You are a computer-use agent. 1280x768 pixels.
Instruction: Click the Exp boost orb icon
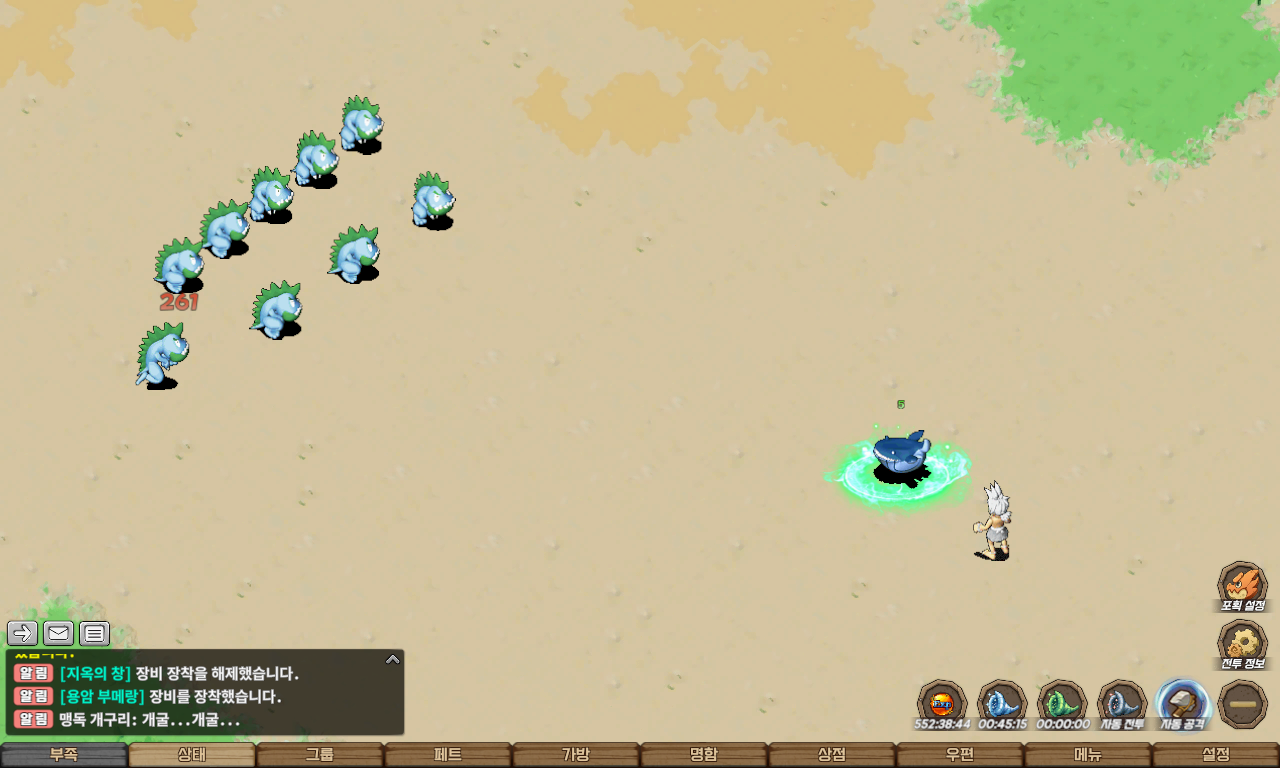pos(942,704)
